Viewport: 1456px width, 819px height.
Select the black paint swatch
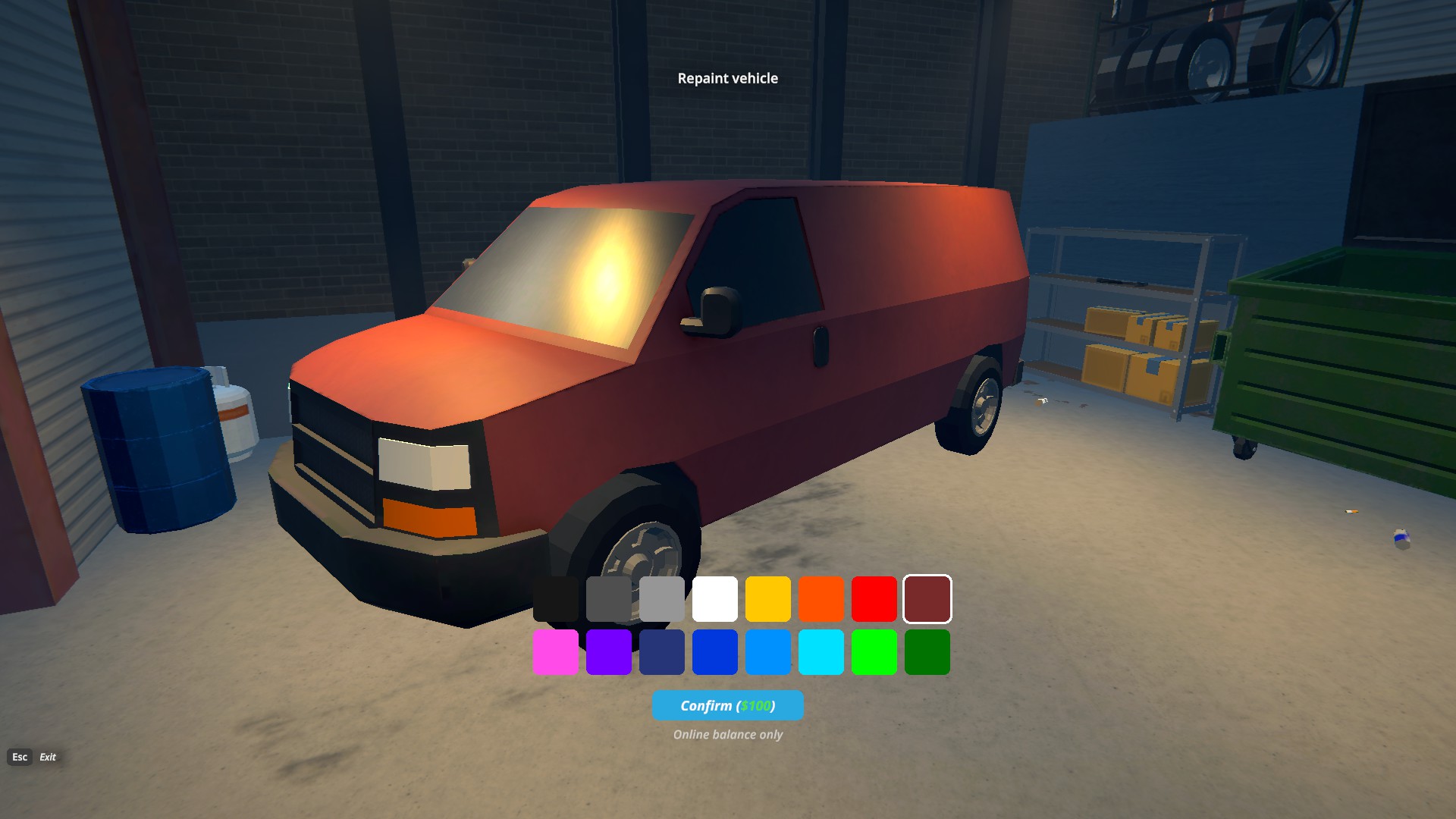click(x=556, y=599)
